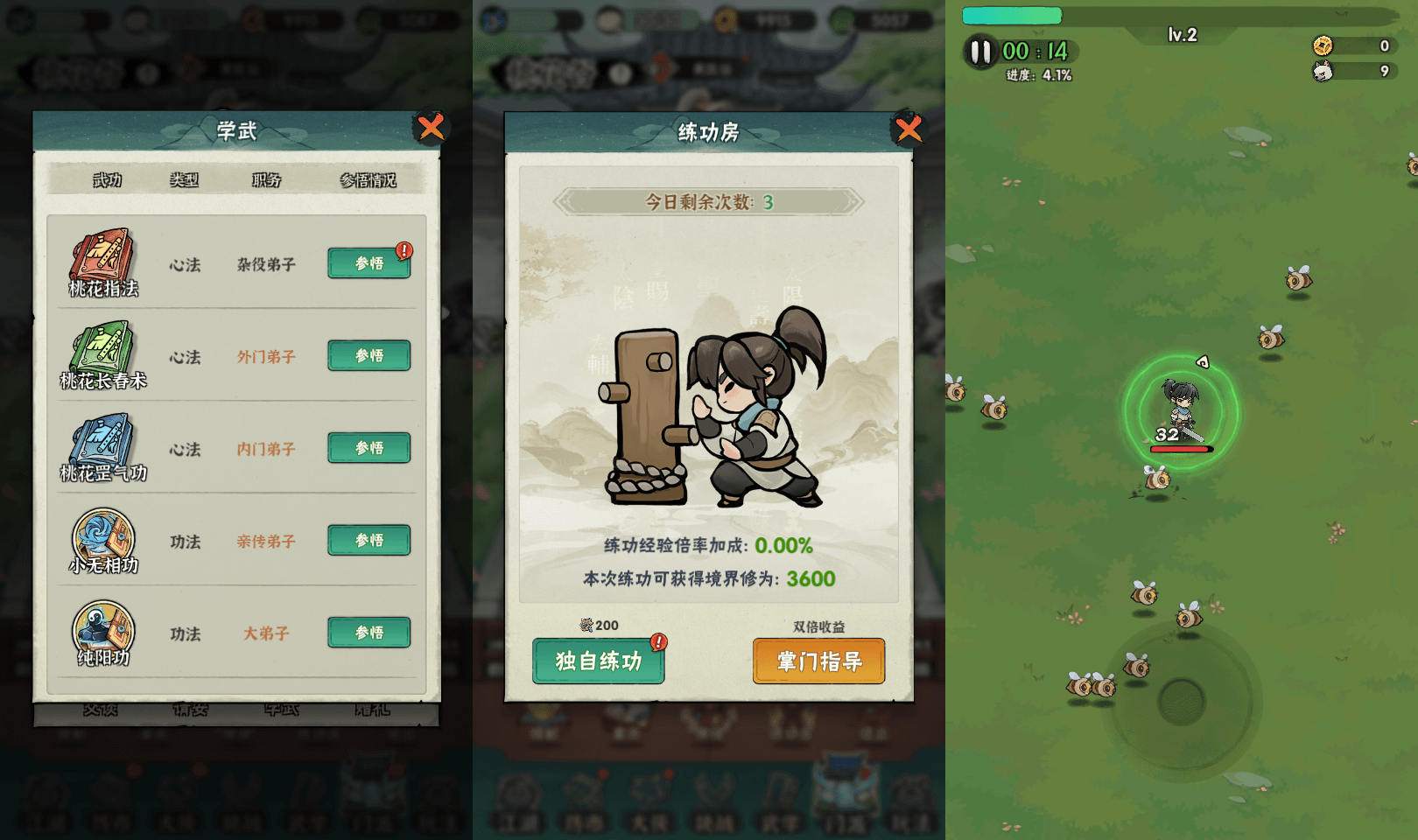Pause the battle with the pause control

tap(980, 52)
